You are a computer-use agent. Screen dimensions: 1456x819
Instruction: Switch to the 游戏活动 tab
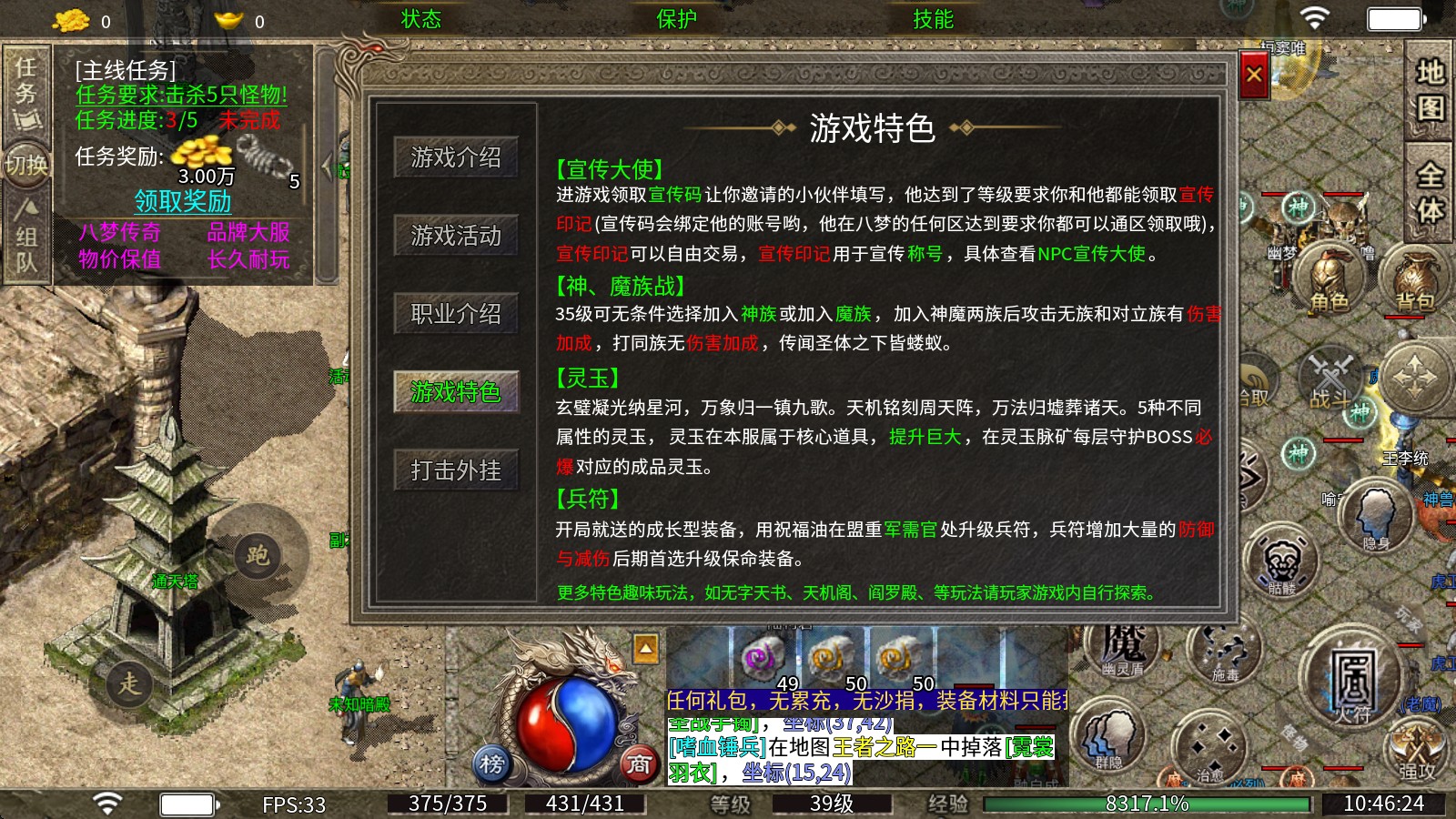(456, 235)
